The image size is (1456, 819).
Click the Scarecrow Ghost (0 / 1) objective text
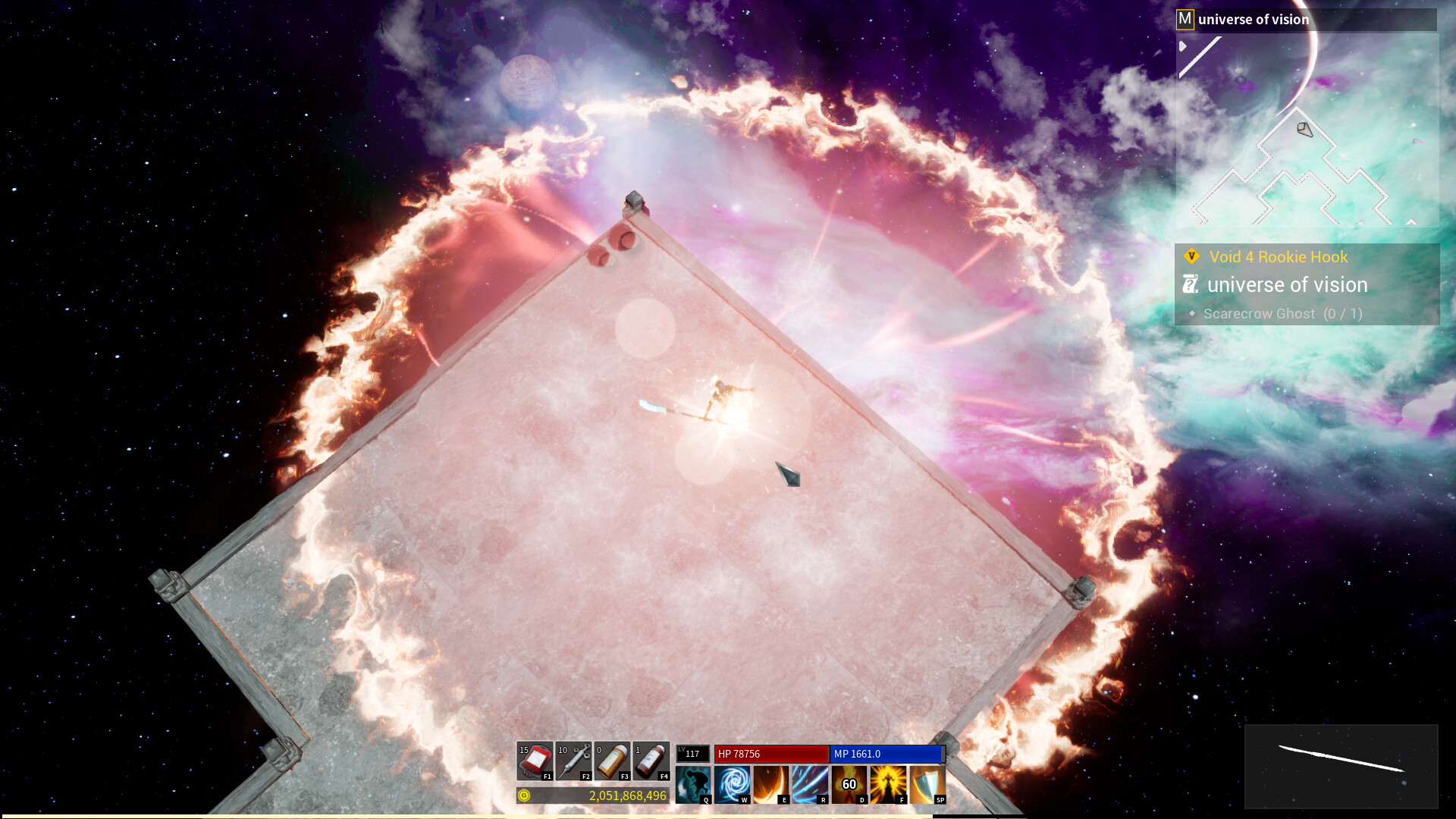pyautogui.click(x=1283, y=313)
